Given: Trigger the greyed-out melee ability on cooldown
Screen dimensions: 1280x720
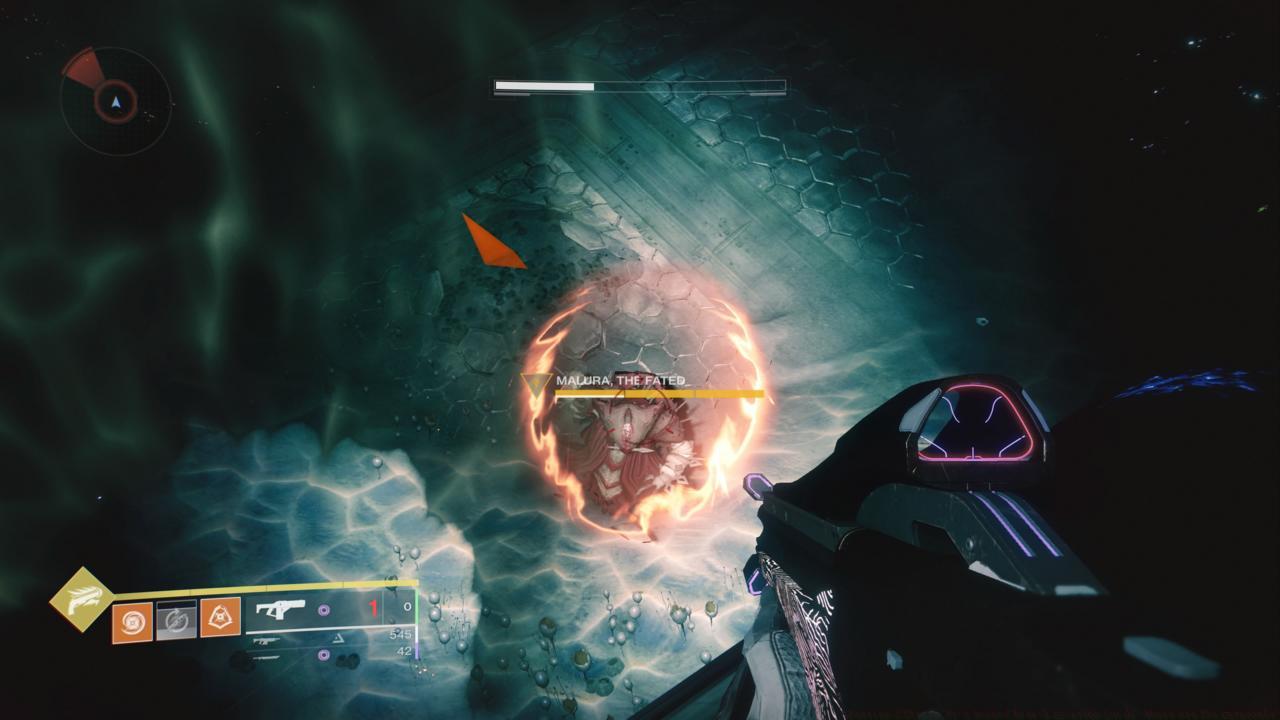Looking at the screenshot, I should (x=176, y=621).
